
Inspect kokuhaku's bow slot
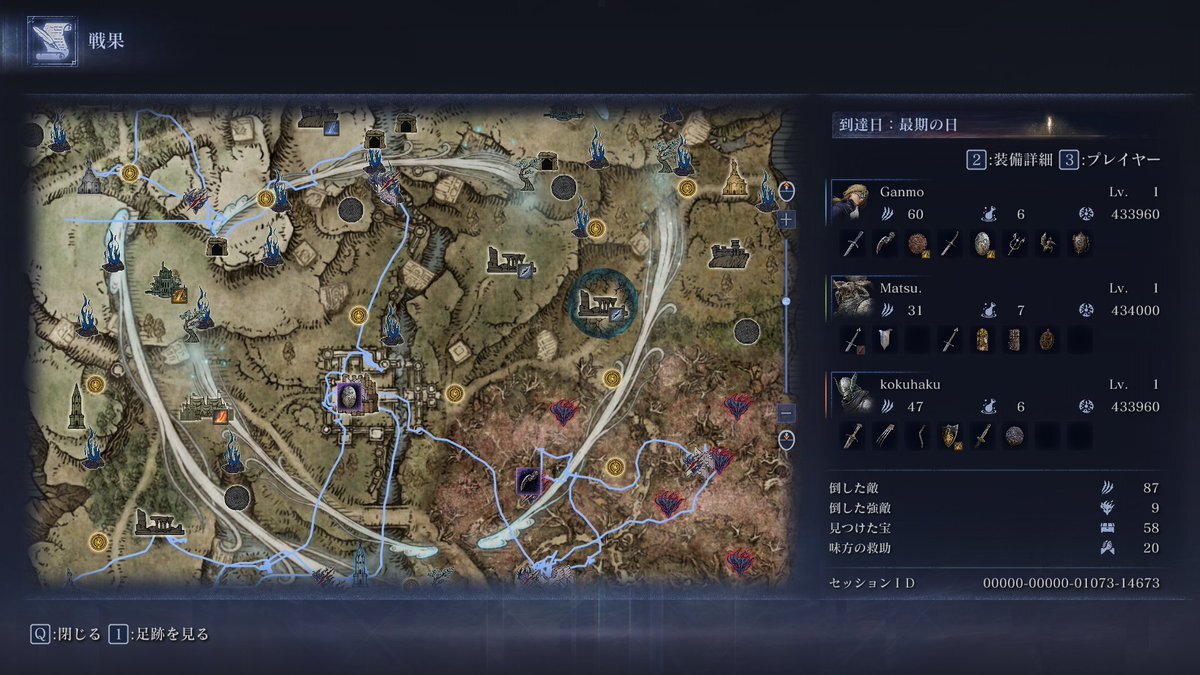pyautogui.click(x=918, y=436)
